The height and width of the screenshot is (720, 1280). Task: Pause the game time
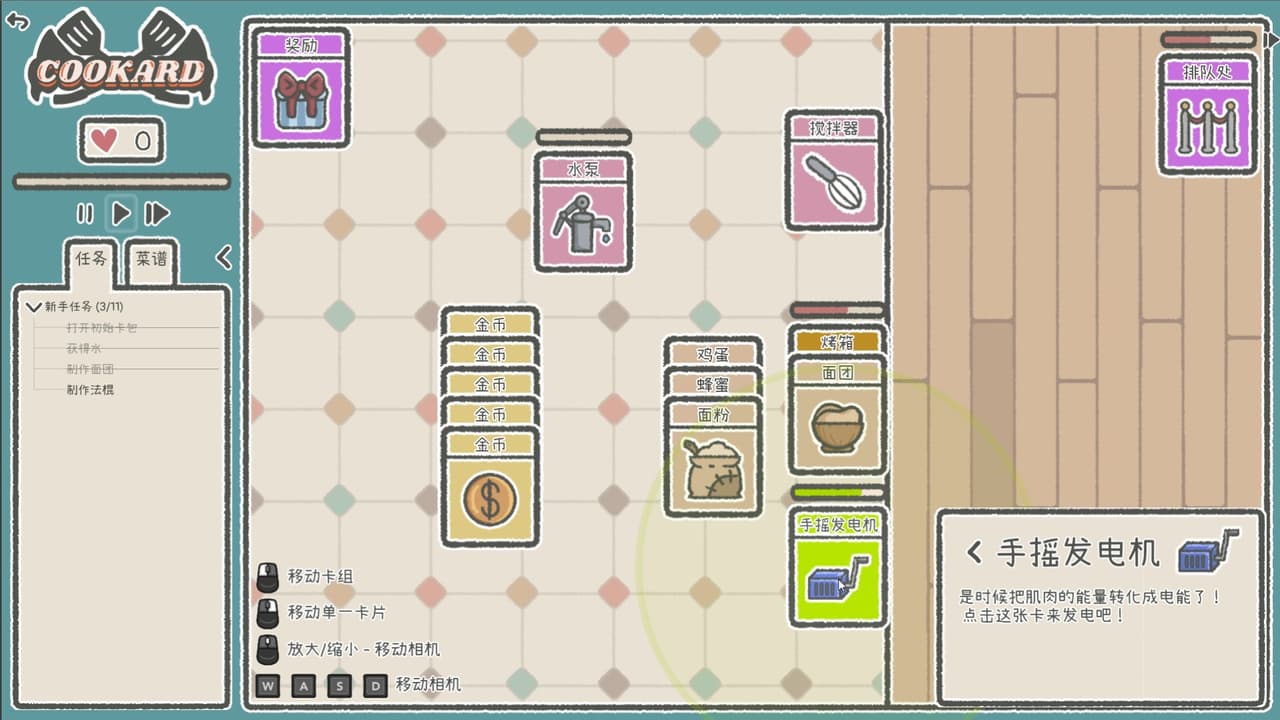pyautogui.click(x=85, y=213)
